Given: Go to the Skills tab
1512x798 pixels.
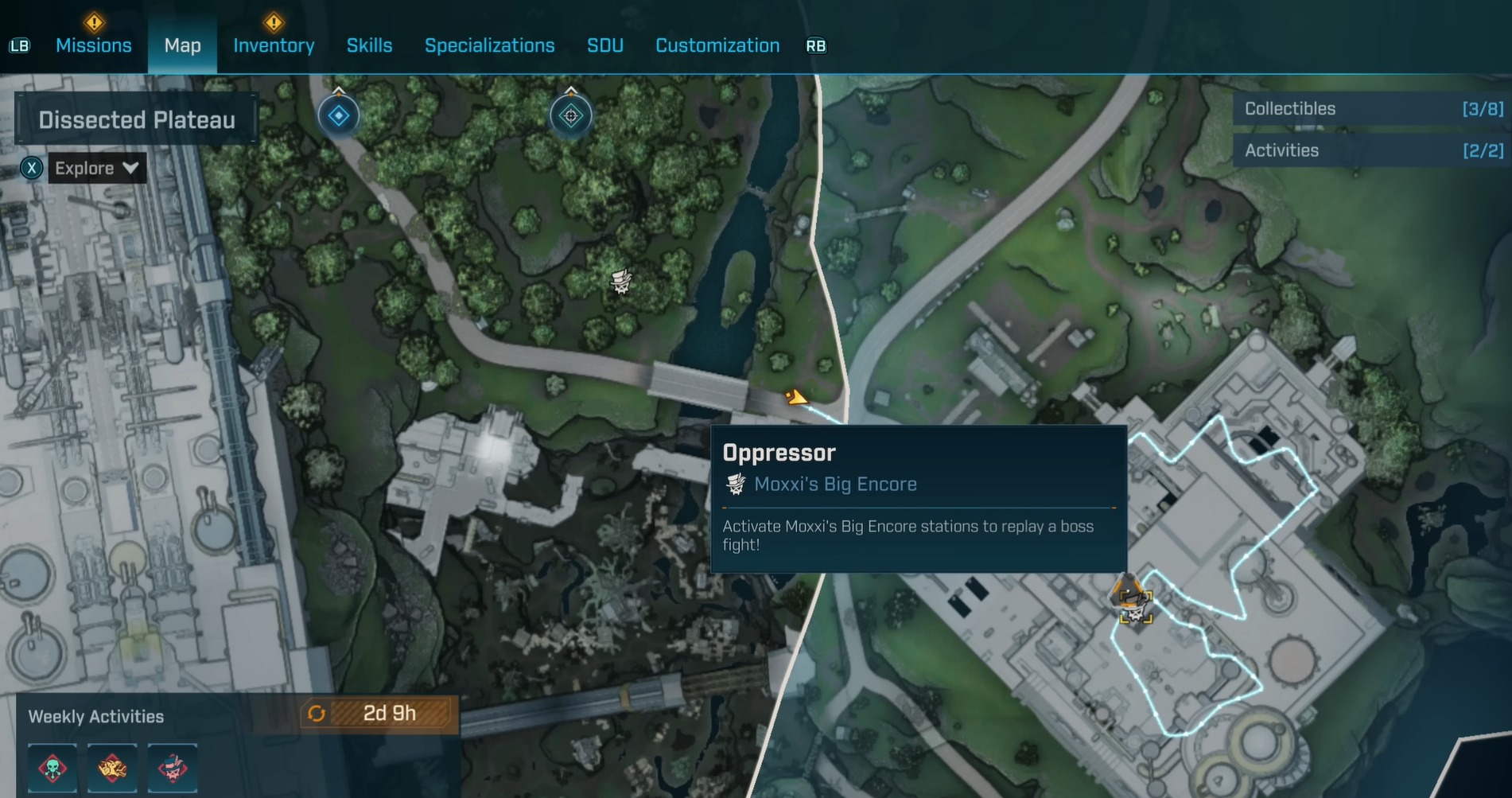Looking at the screenshot, I should 369,45.
